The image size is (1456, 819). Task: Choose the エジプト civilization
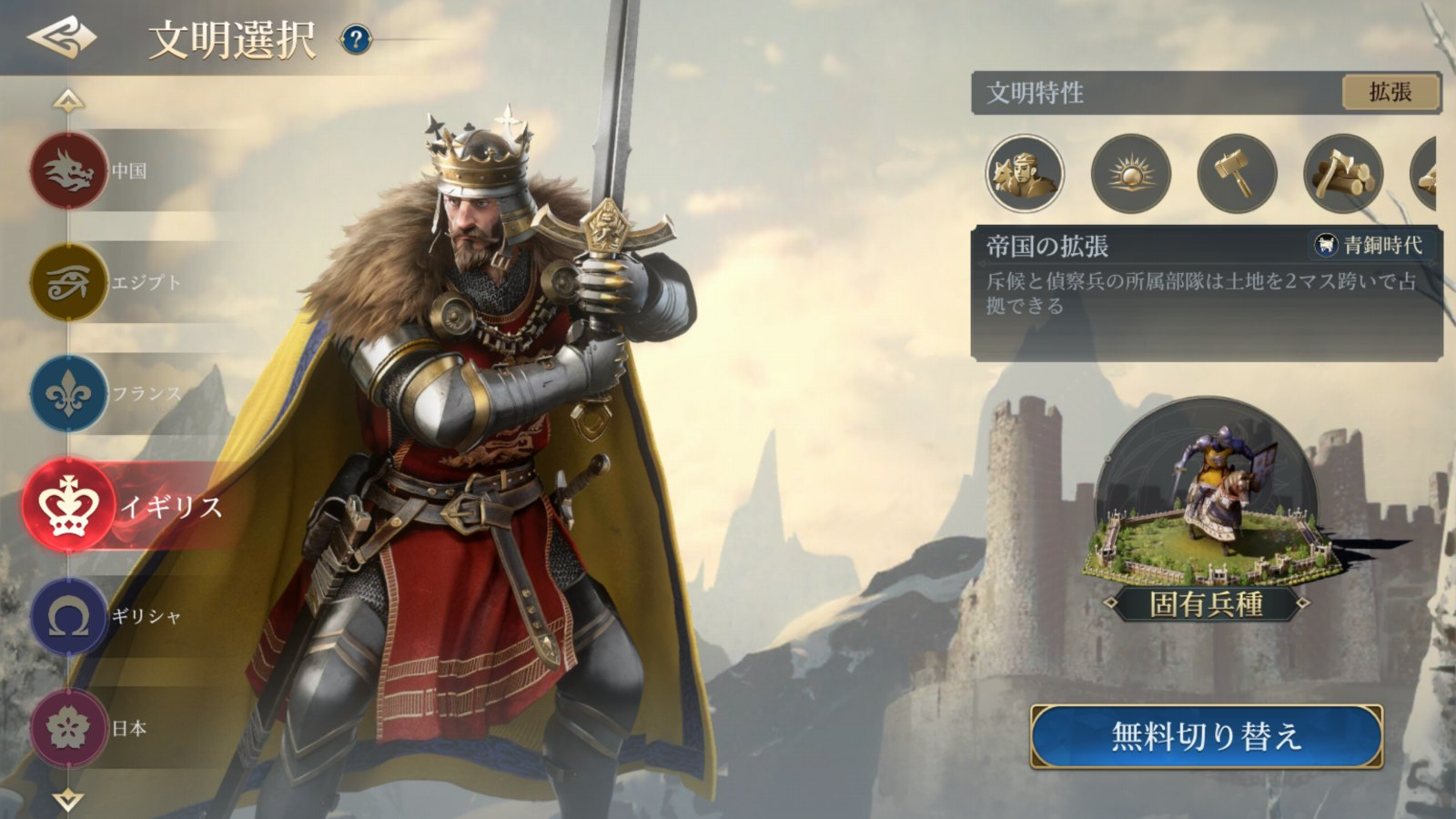[x=69, y=282]
